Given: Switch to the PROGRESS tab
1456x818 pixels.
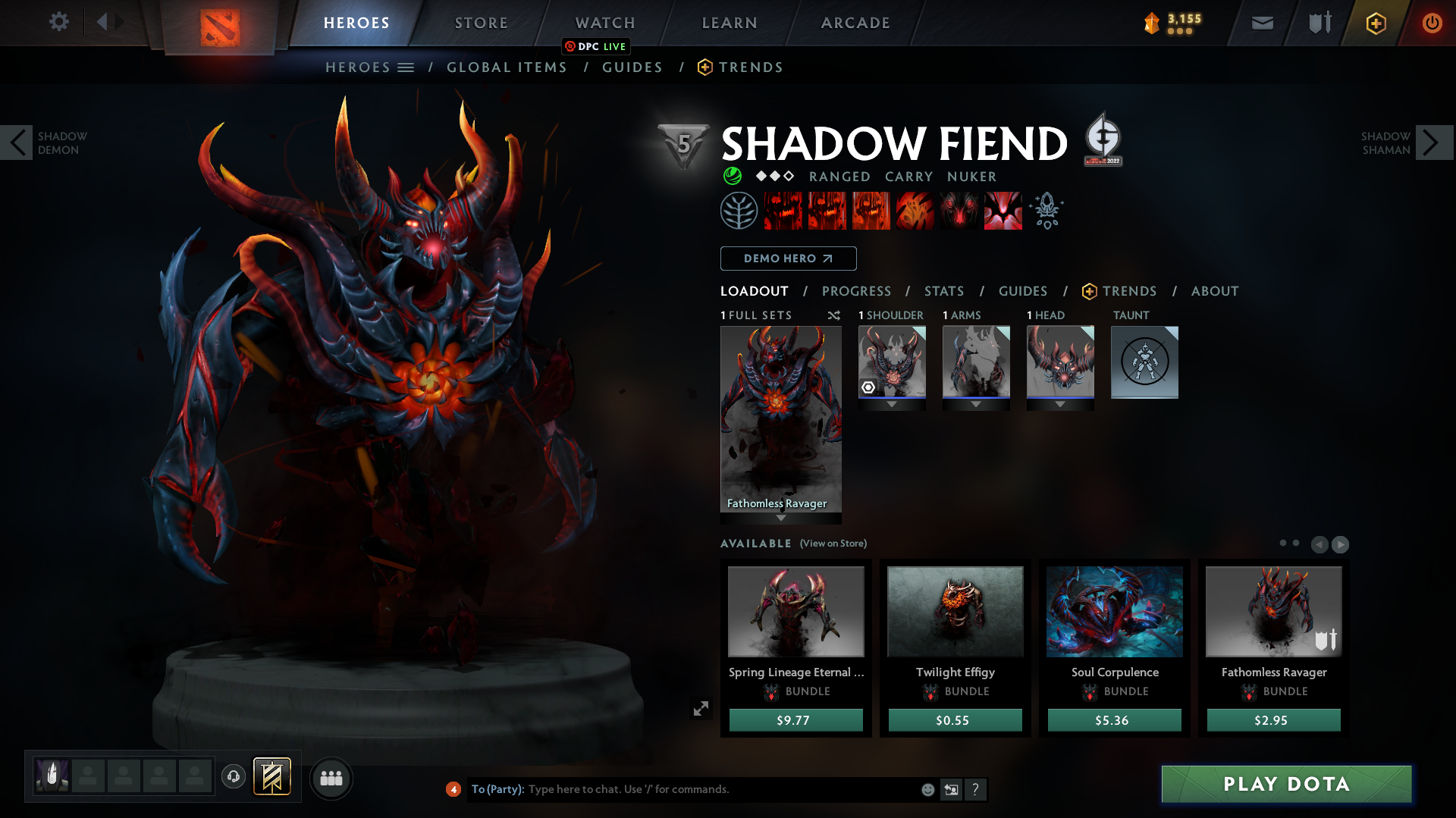Looking at the screenshot, I should point(857,291).
